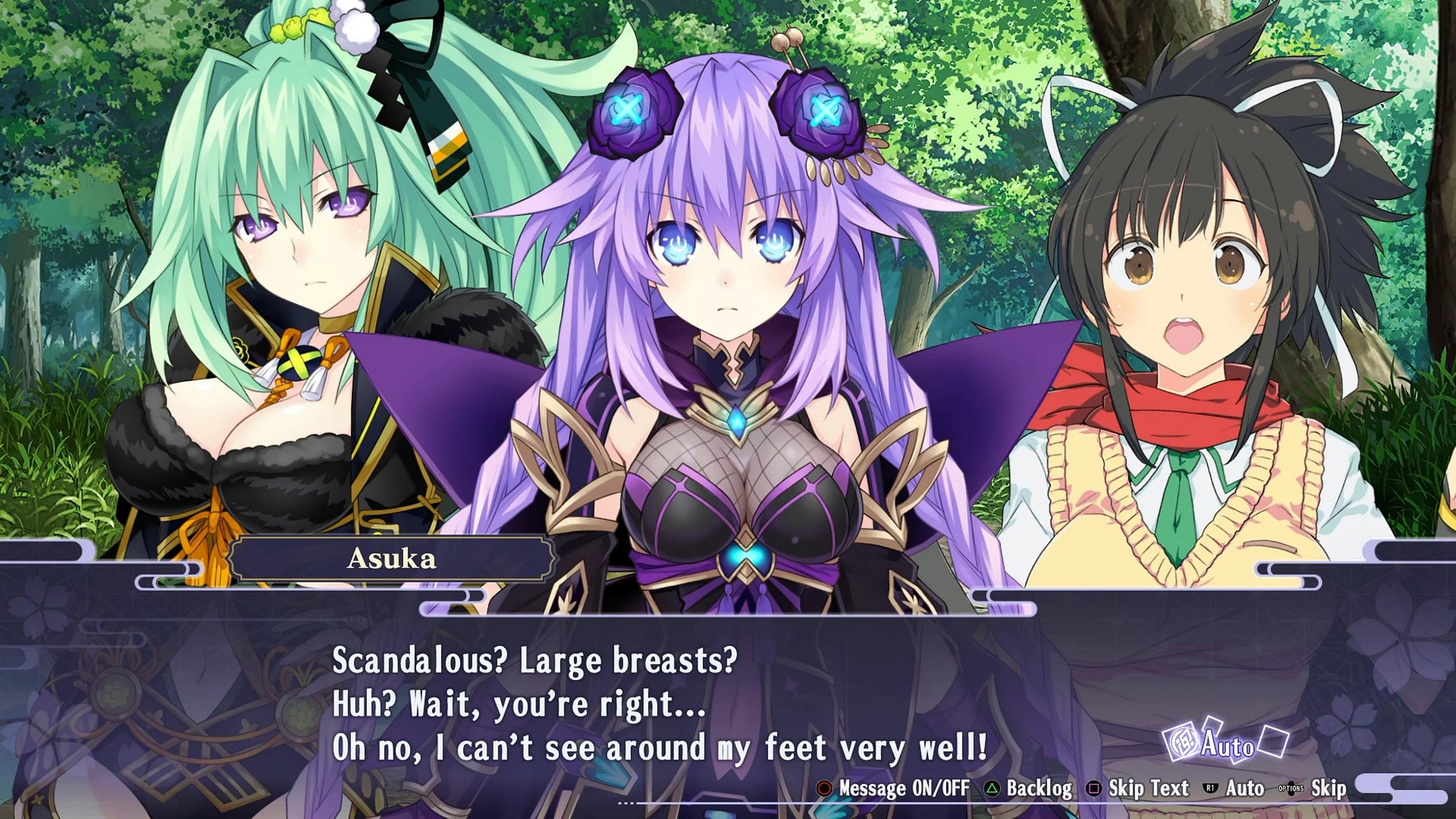Click the OPTIONS controller button icon before Skip
The image size is (1456, 819).
(x=1290, y=789)
